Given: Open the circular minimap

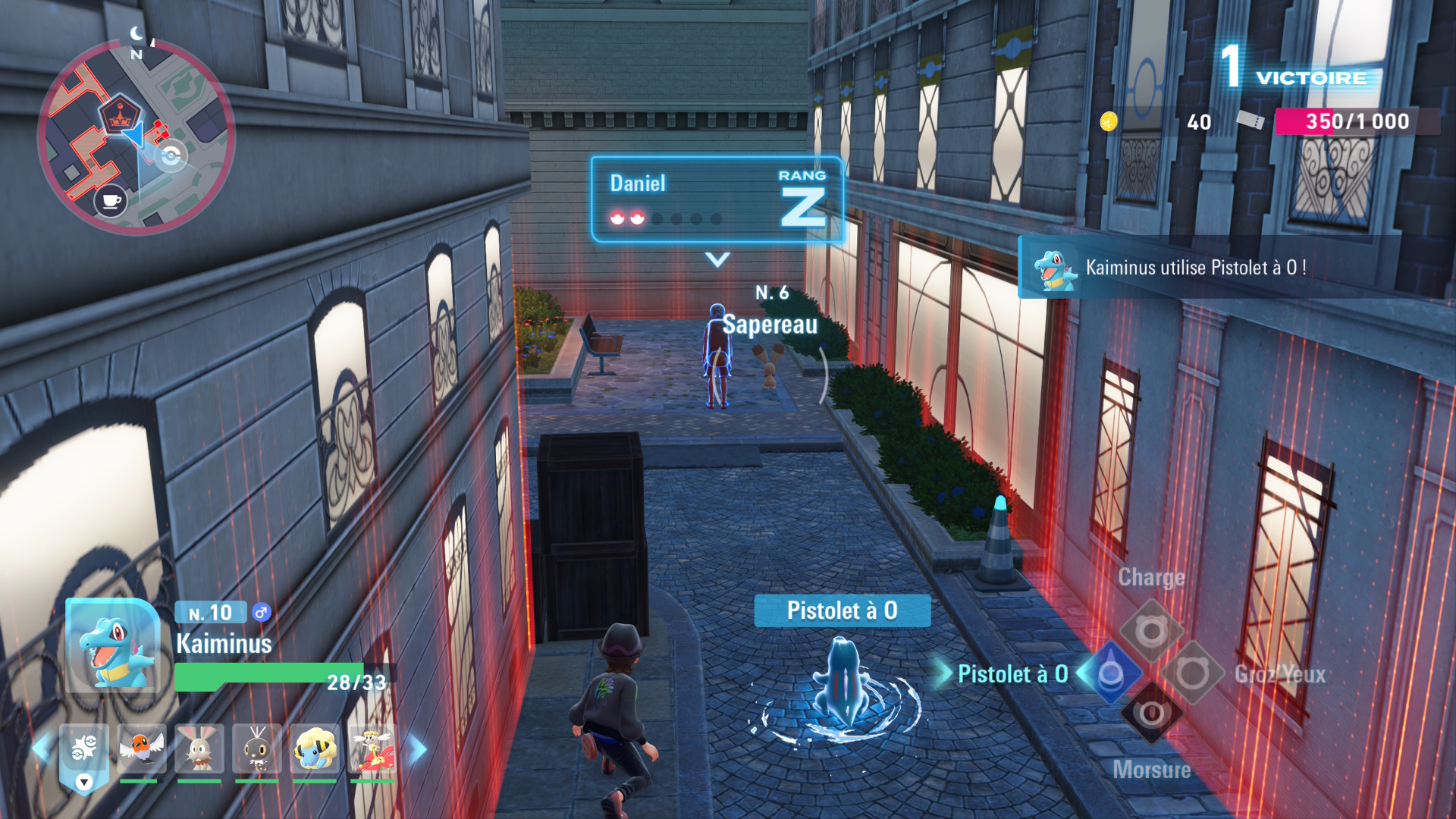Looking at the screenshot, I should [x=136, y=136].
